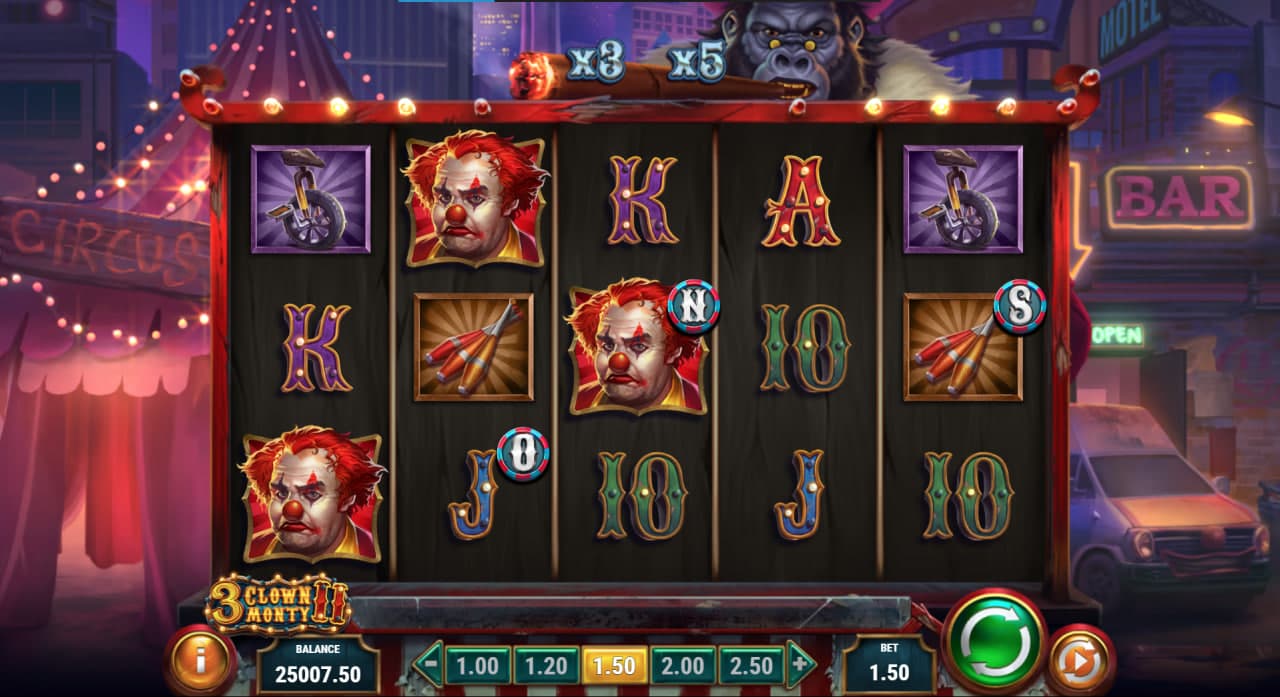Screen dimensions: 1280x697
Task: Pick the 2.50 bet value
Action: click(751, 665)
